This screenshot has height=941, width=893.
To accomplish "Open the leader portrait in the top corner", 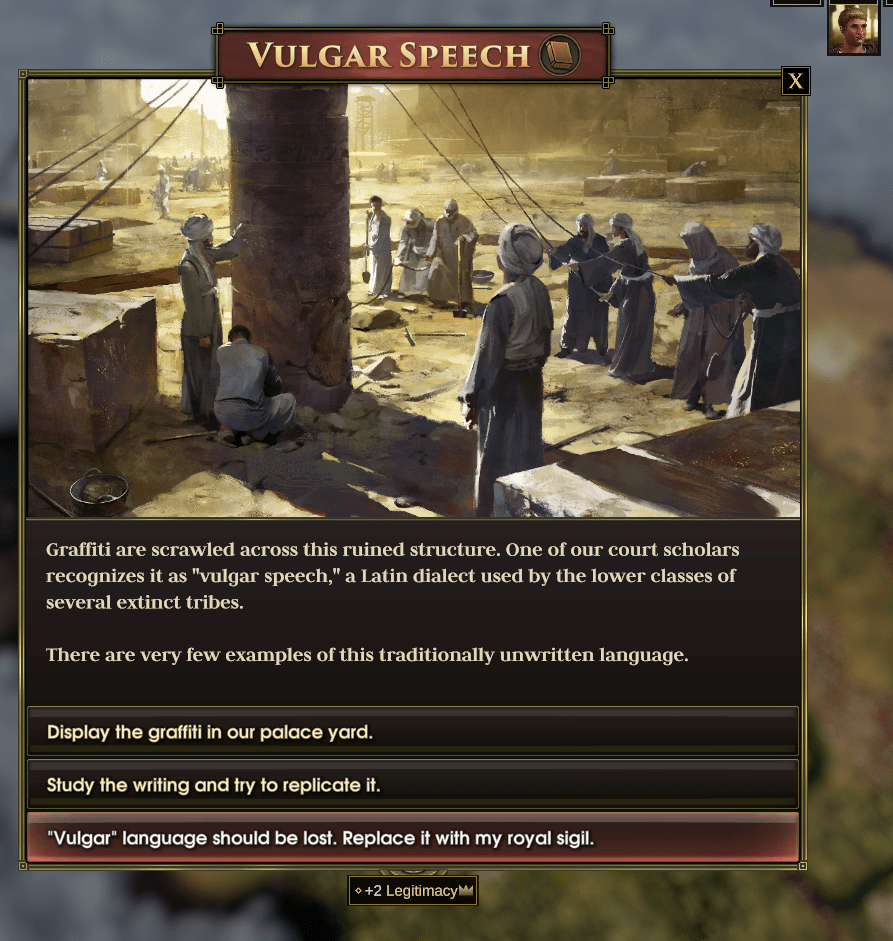I will pos(853,28).
